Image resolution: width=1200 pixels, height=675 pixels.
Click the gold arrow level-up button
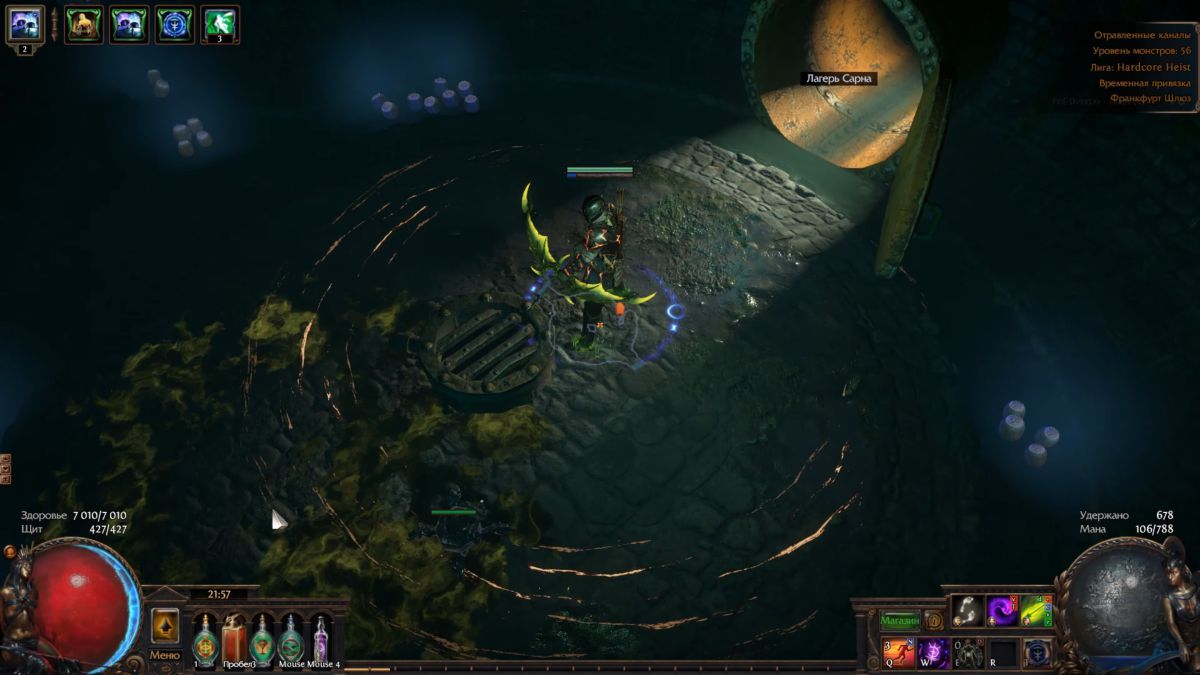coord(165,625)
